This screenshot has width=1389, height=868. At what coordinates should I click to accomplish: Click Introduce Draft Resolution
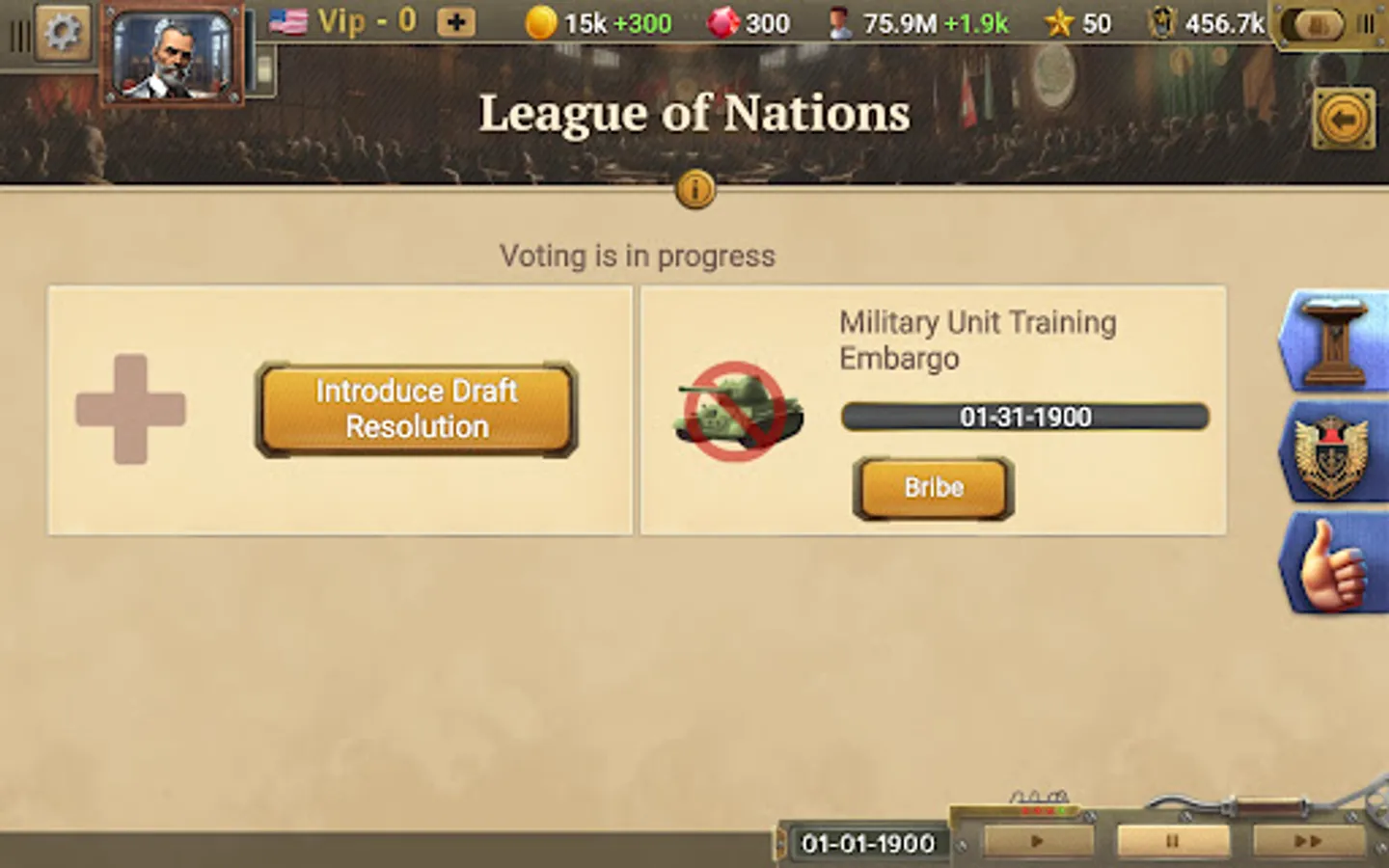point(417,409)
